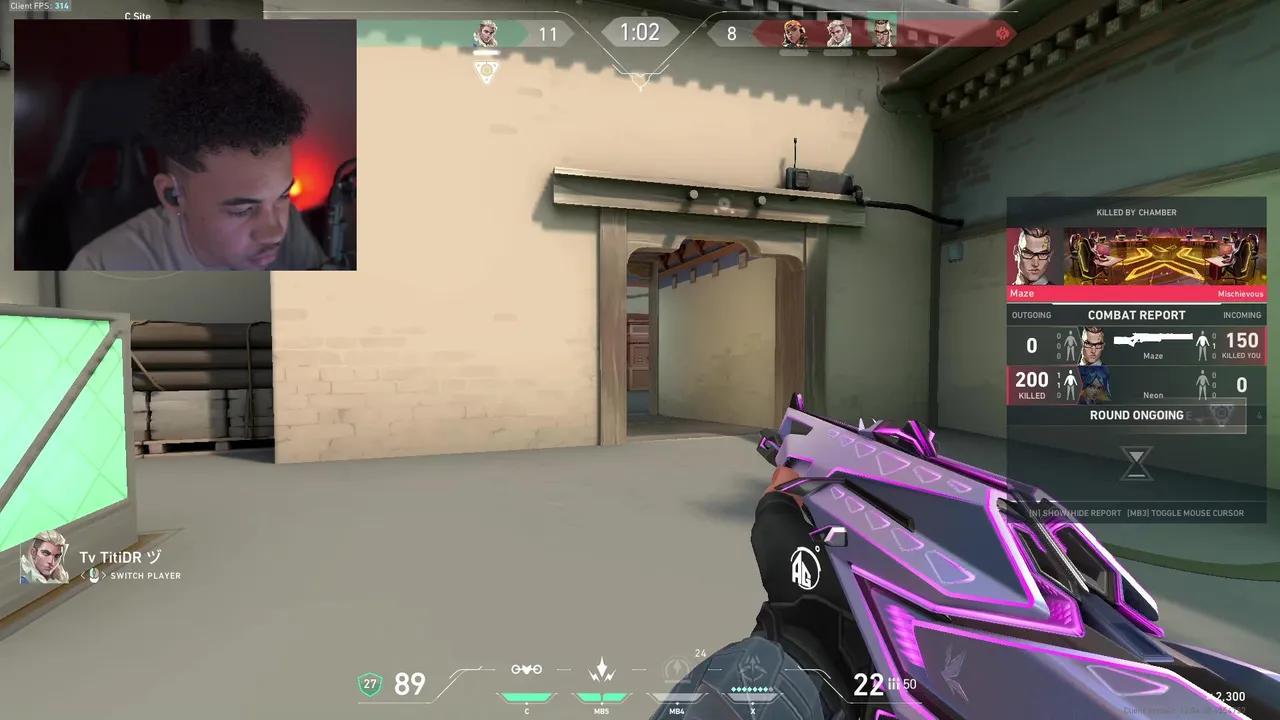Collapse the Combat Report panel

(1136, 315)
